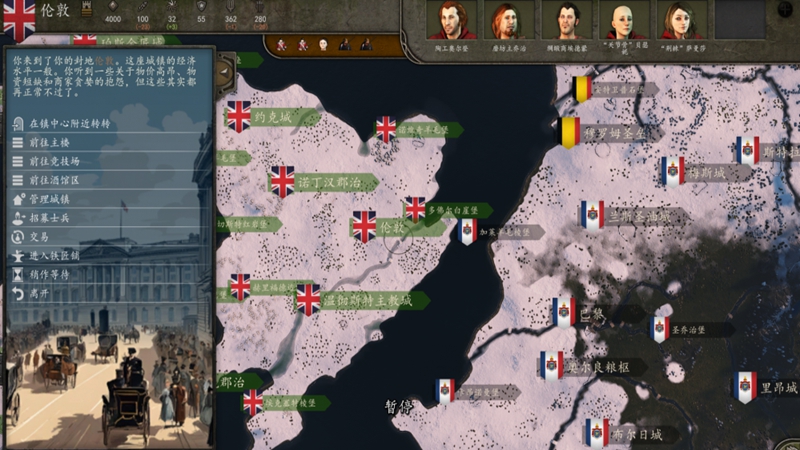Screen dimensions: 800x450
Task: Open 管理城镇 (manage town)
Action: 49,199
